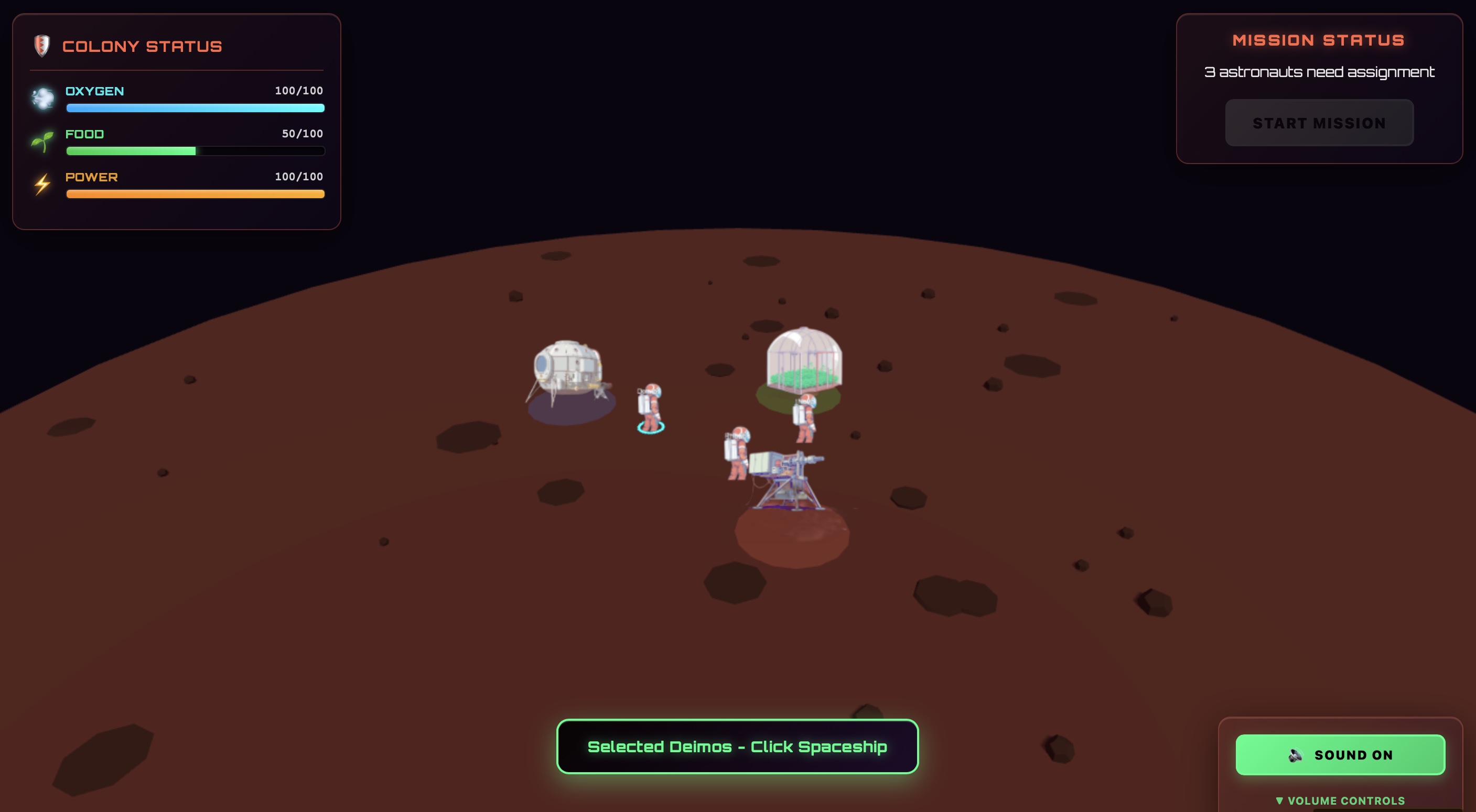Assign Deimos to the white spaceship module
Viewport: 1476px width, 812px height.
[567, 369]
